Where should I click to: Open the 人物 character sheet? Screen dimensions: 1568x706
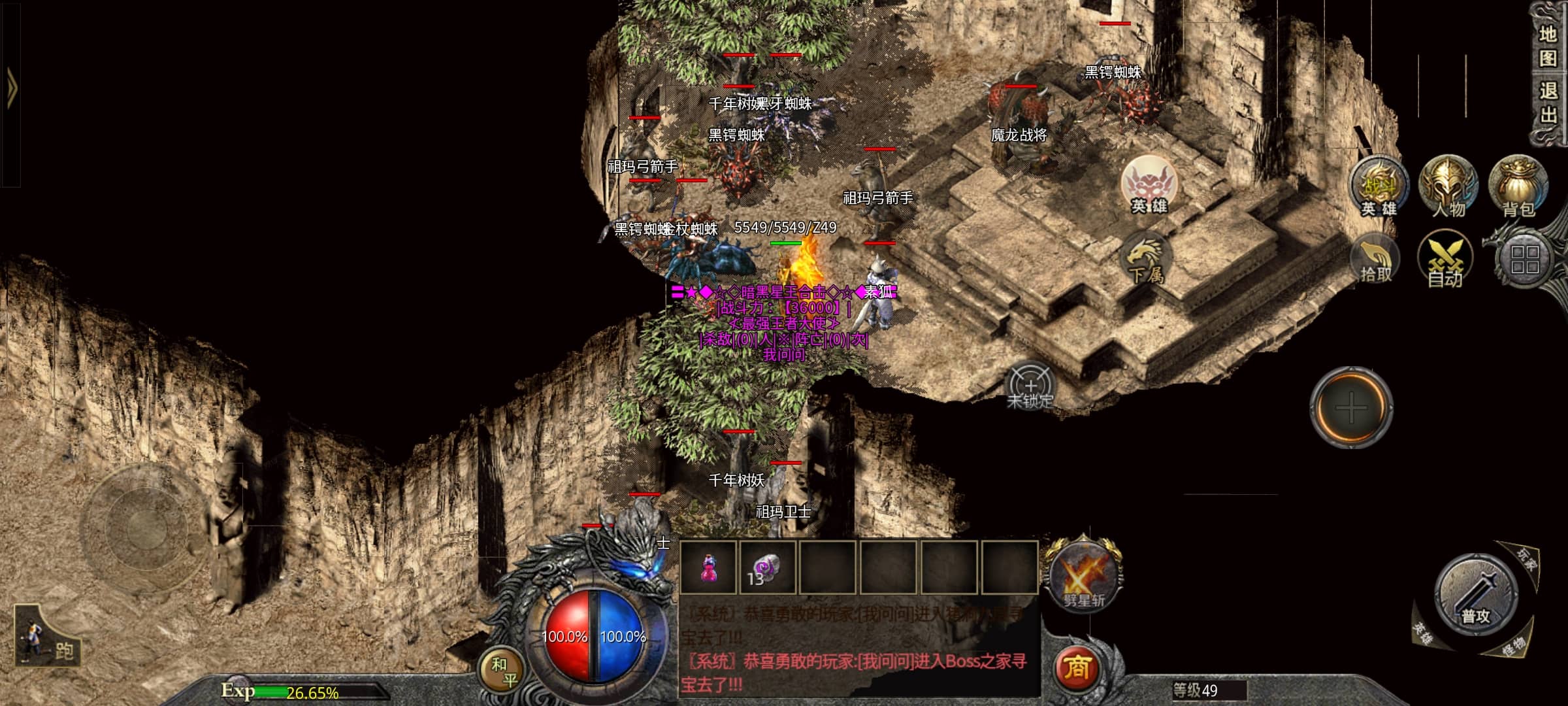[x=1448, y=186]
